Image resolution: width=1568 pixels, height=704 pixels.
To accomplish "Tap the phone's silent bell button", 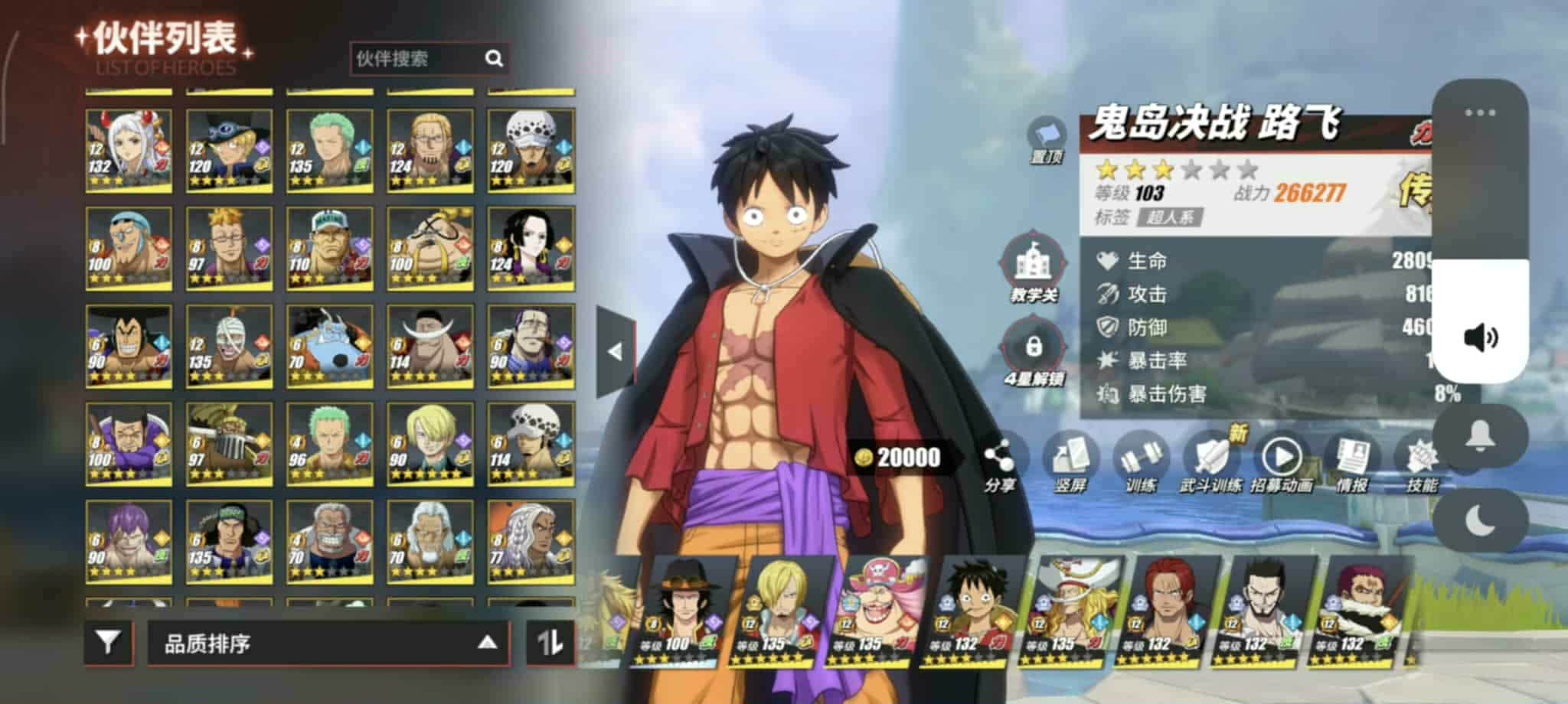I will [1480, 436].
